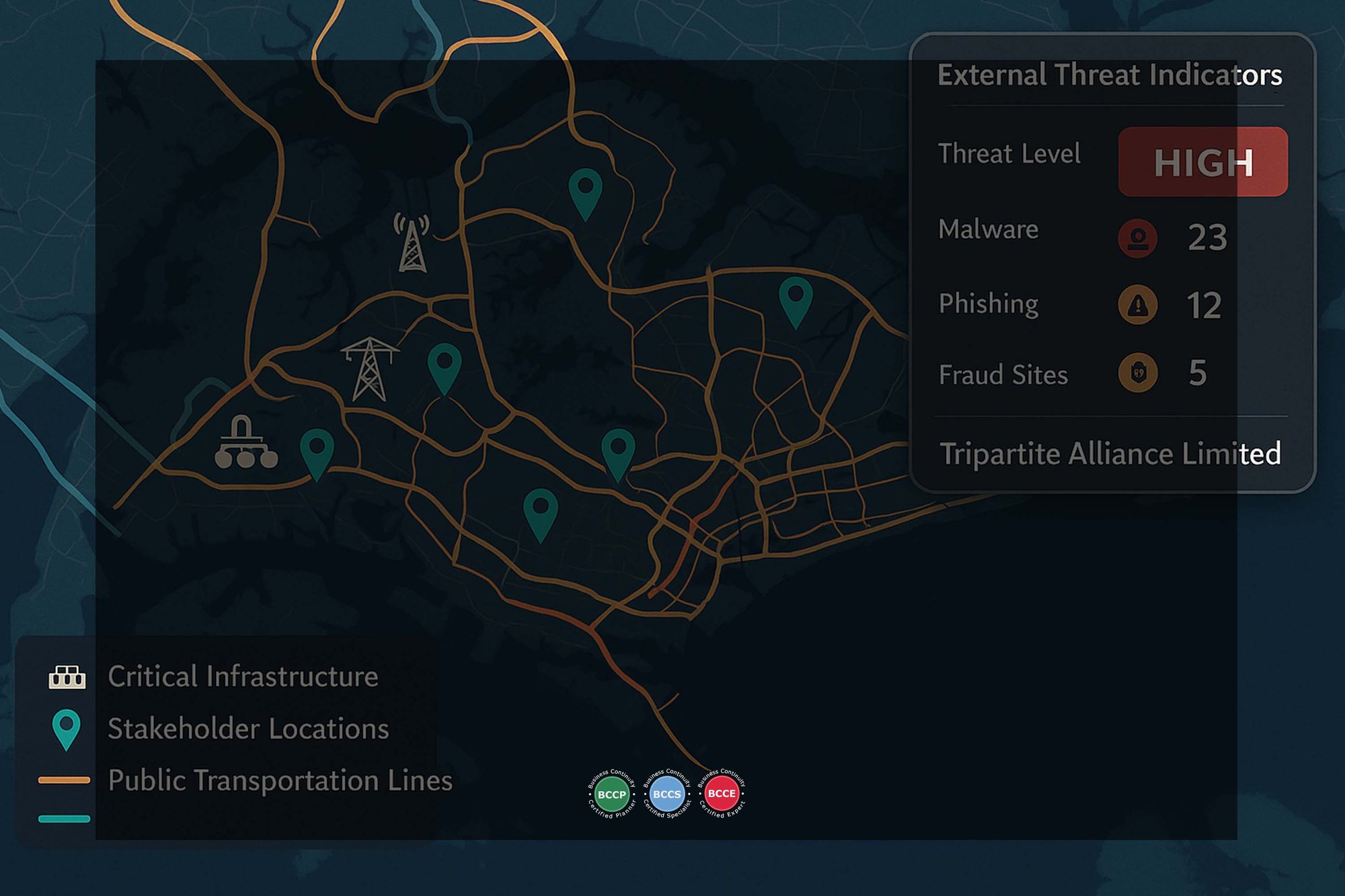Click the HIGH threat level badge
Screen dimensions: 1345x896
click(x=1202, y=162)
